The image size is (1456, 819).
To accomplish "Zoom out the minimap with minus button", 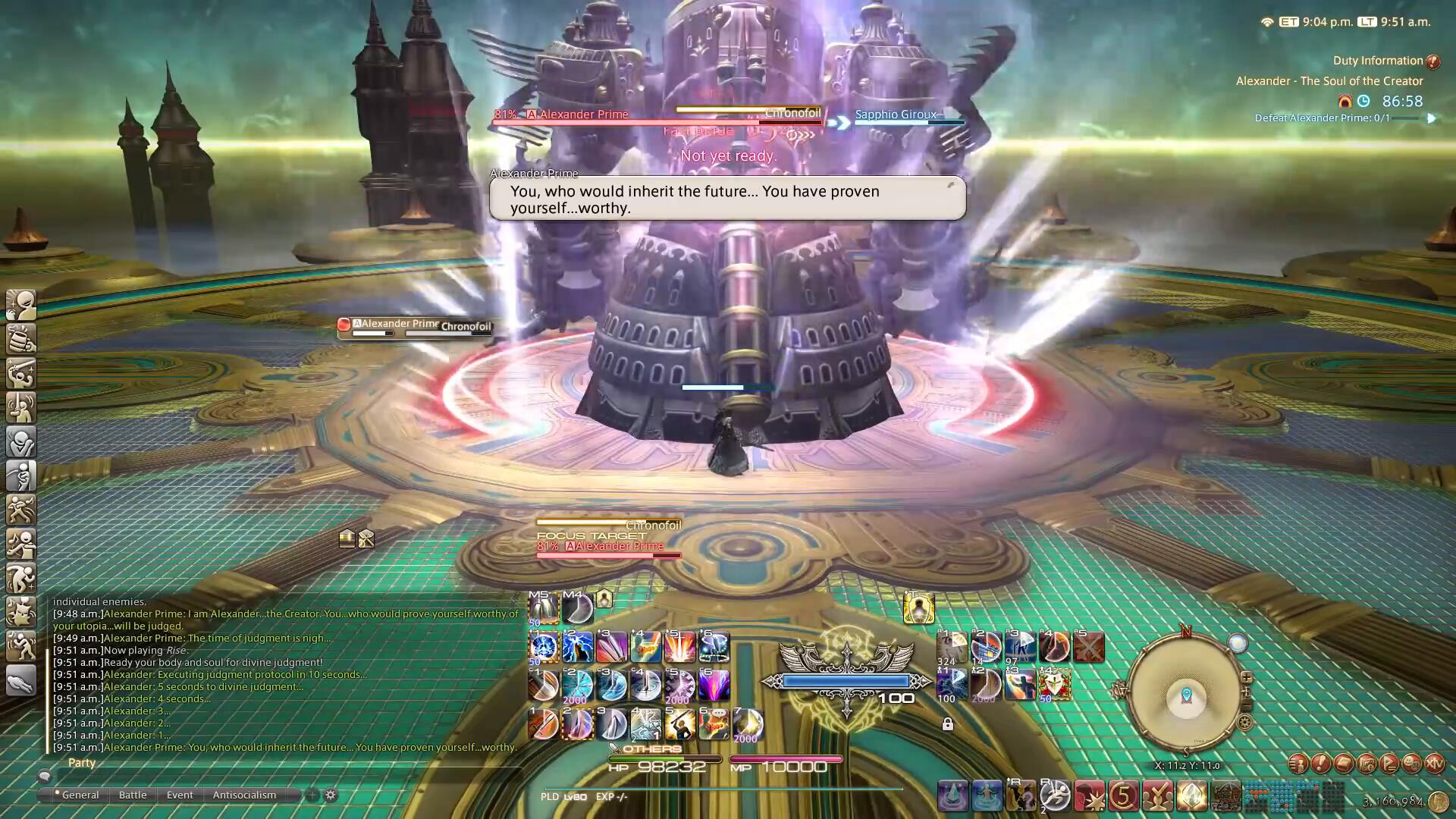I will pos(1246,707).
